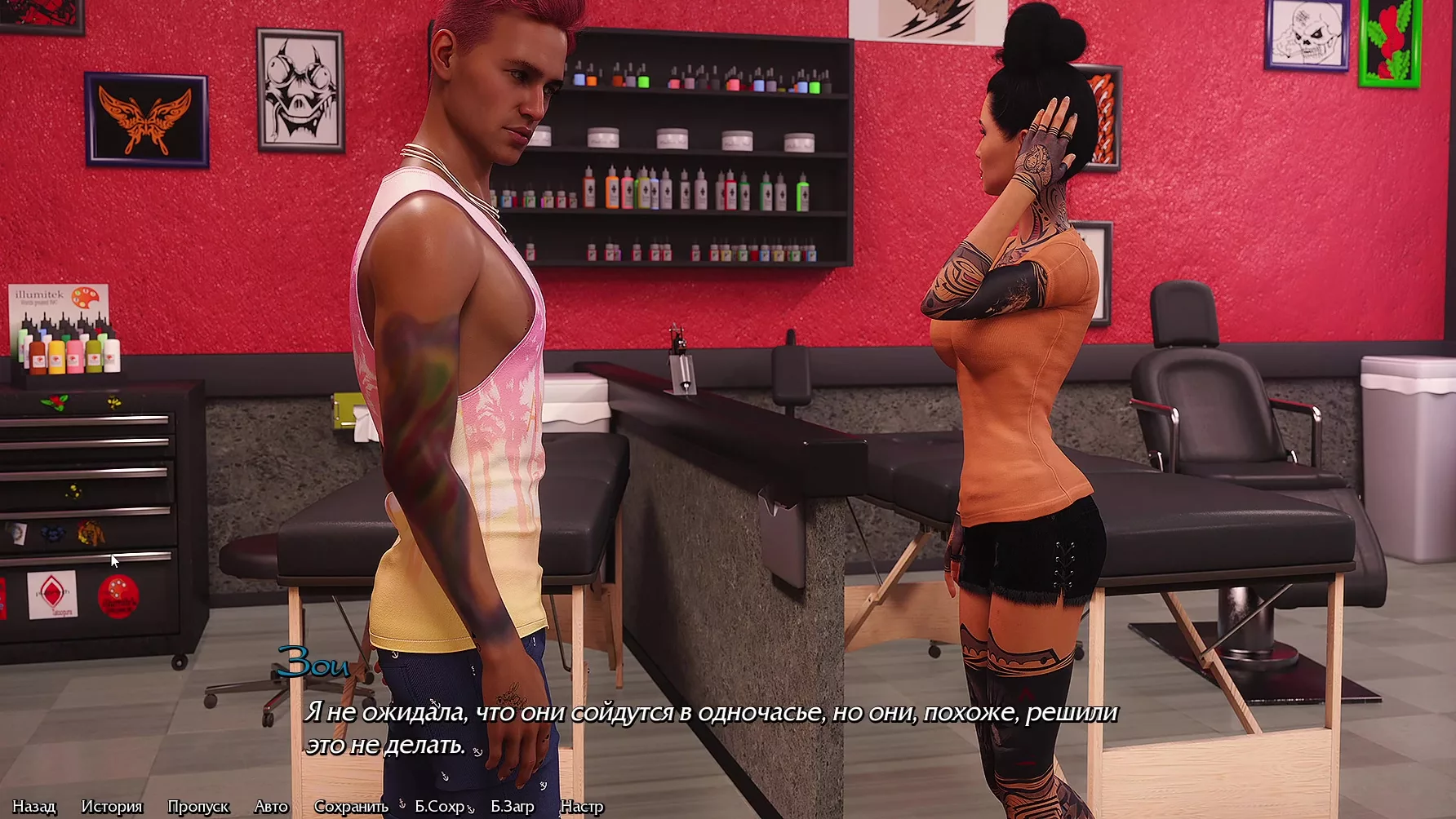The width and height of the screenshot is (1456, 819).
Task: Toggle Авто auto-advance mode
Action: pyautogui.click(x=271, y=807)
